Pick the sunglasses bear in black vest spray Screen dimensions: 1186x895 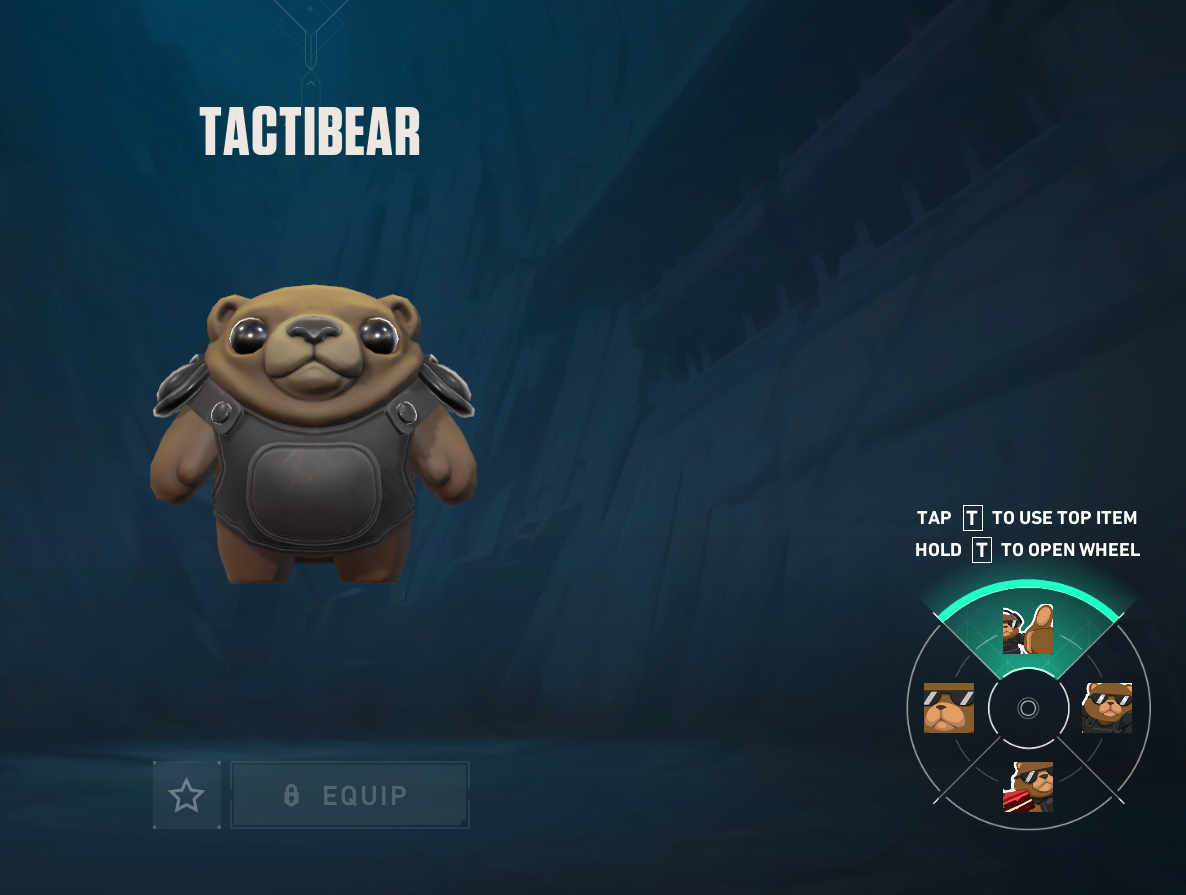click(1107, 708)
